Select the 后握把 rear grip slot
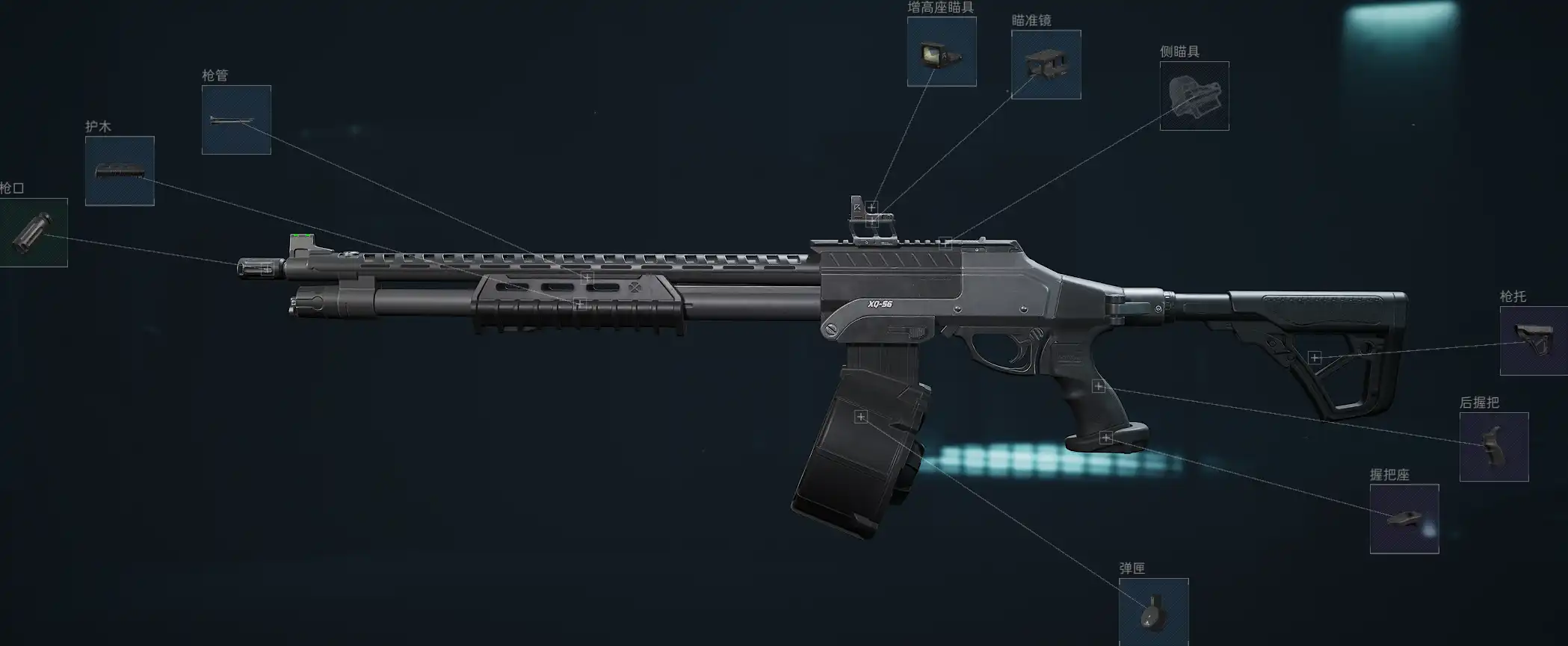This screenshot has width=1568, height=646. 1493,447
